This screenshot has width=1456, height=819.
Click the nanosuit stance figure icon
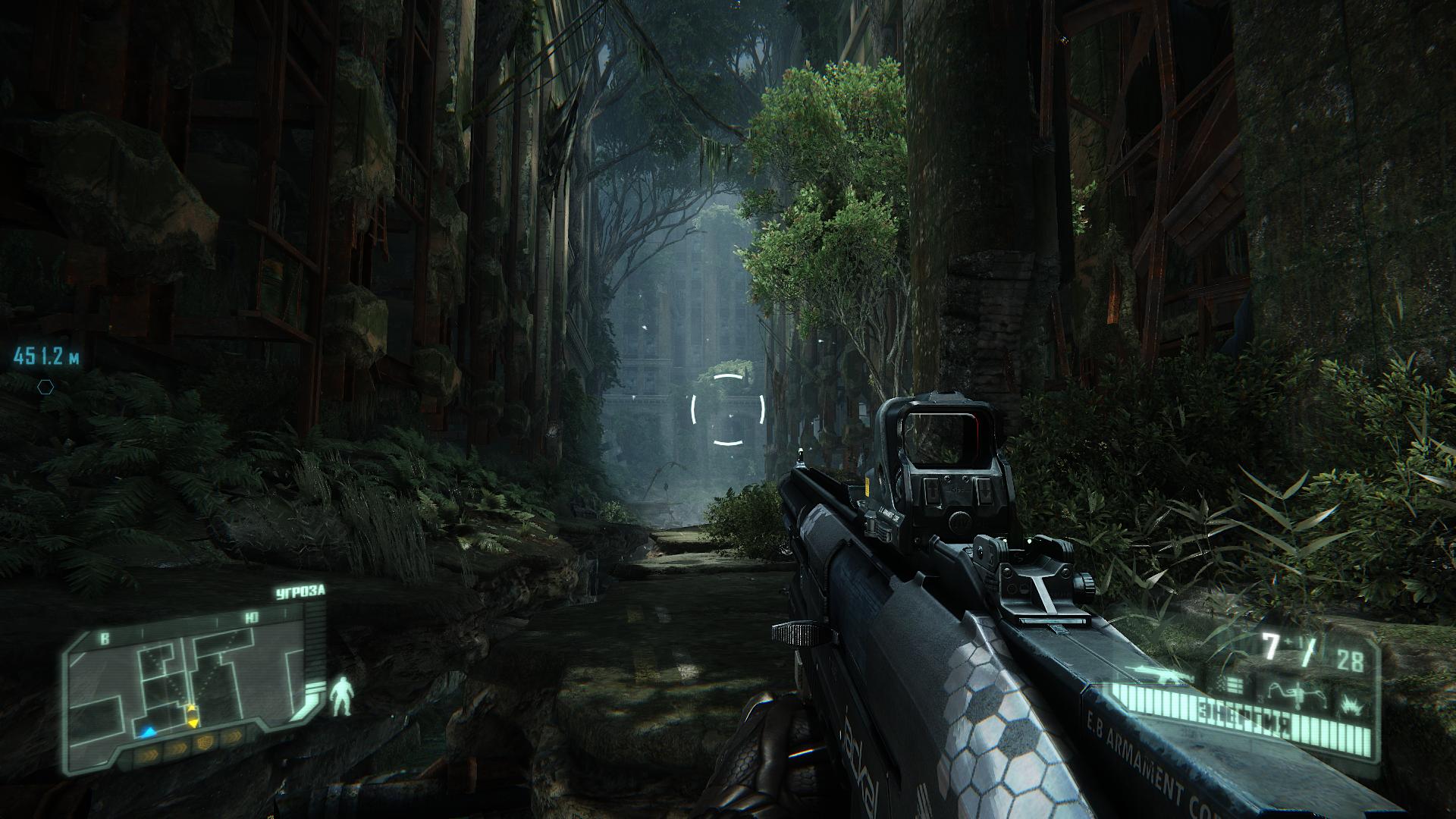tap(341, 696)
